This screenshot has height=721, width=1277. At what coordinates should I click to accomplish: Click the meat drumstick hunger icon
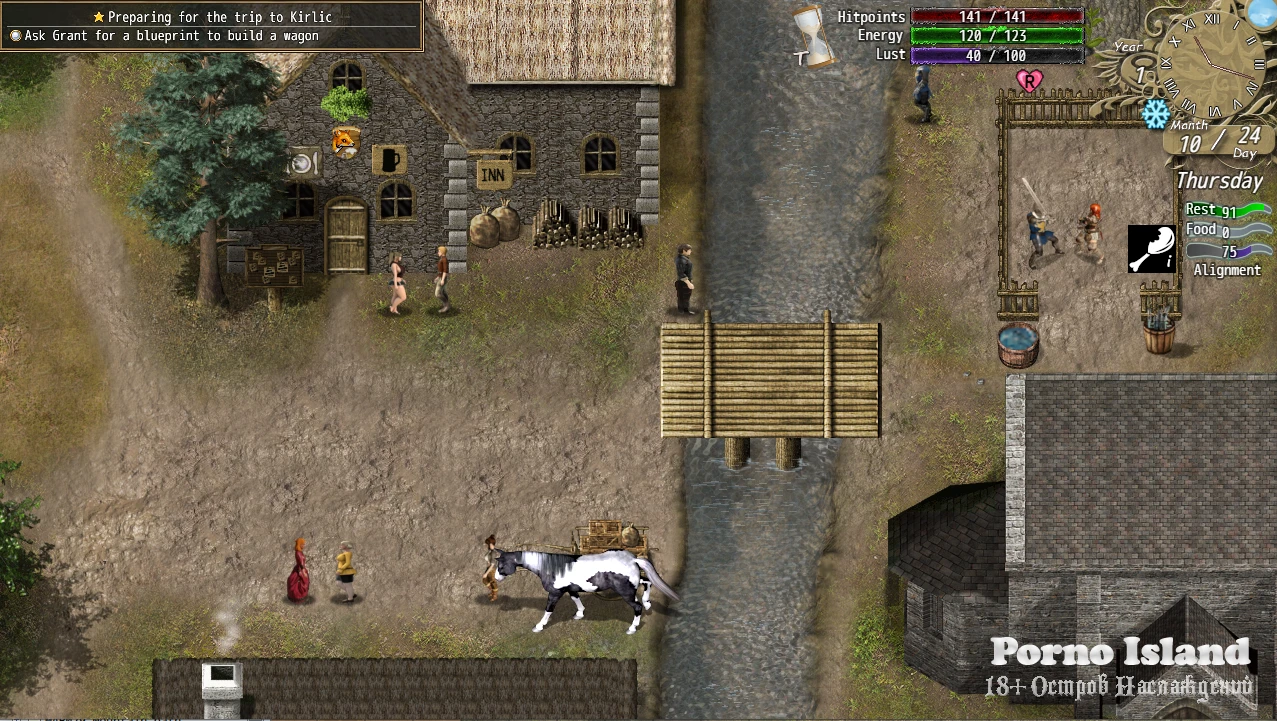1151,249
